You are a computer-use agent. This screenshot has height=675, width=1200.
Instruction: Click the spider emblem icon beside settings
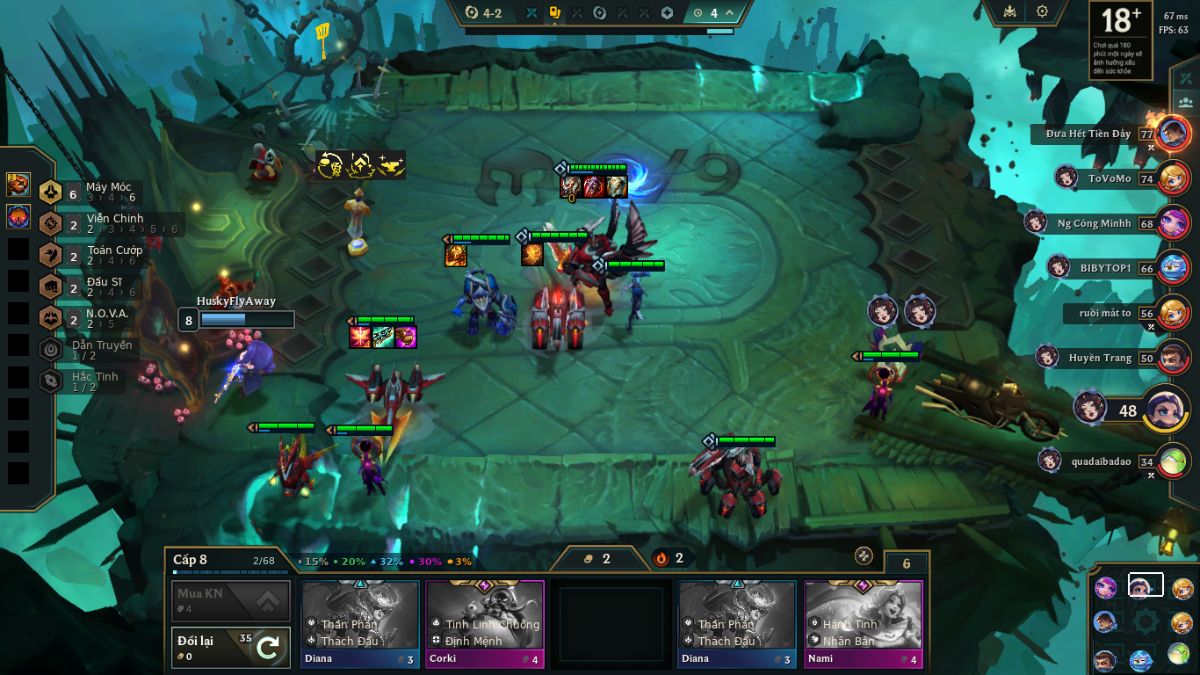1009,11
